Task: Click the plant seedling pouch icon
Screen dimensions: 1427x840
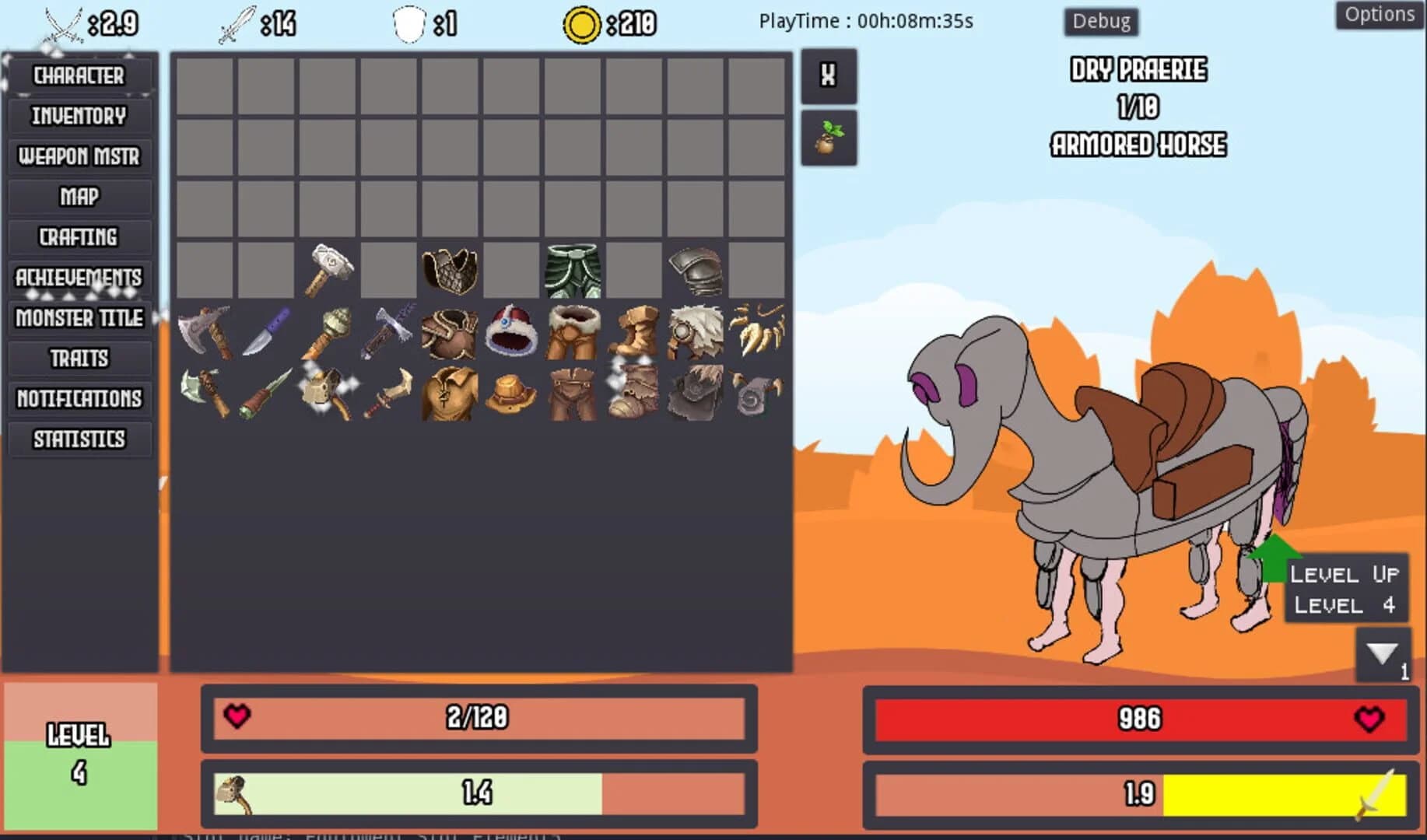Action: 829,138
